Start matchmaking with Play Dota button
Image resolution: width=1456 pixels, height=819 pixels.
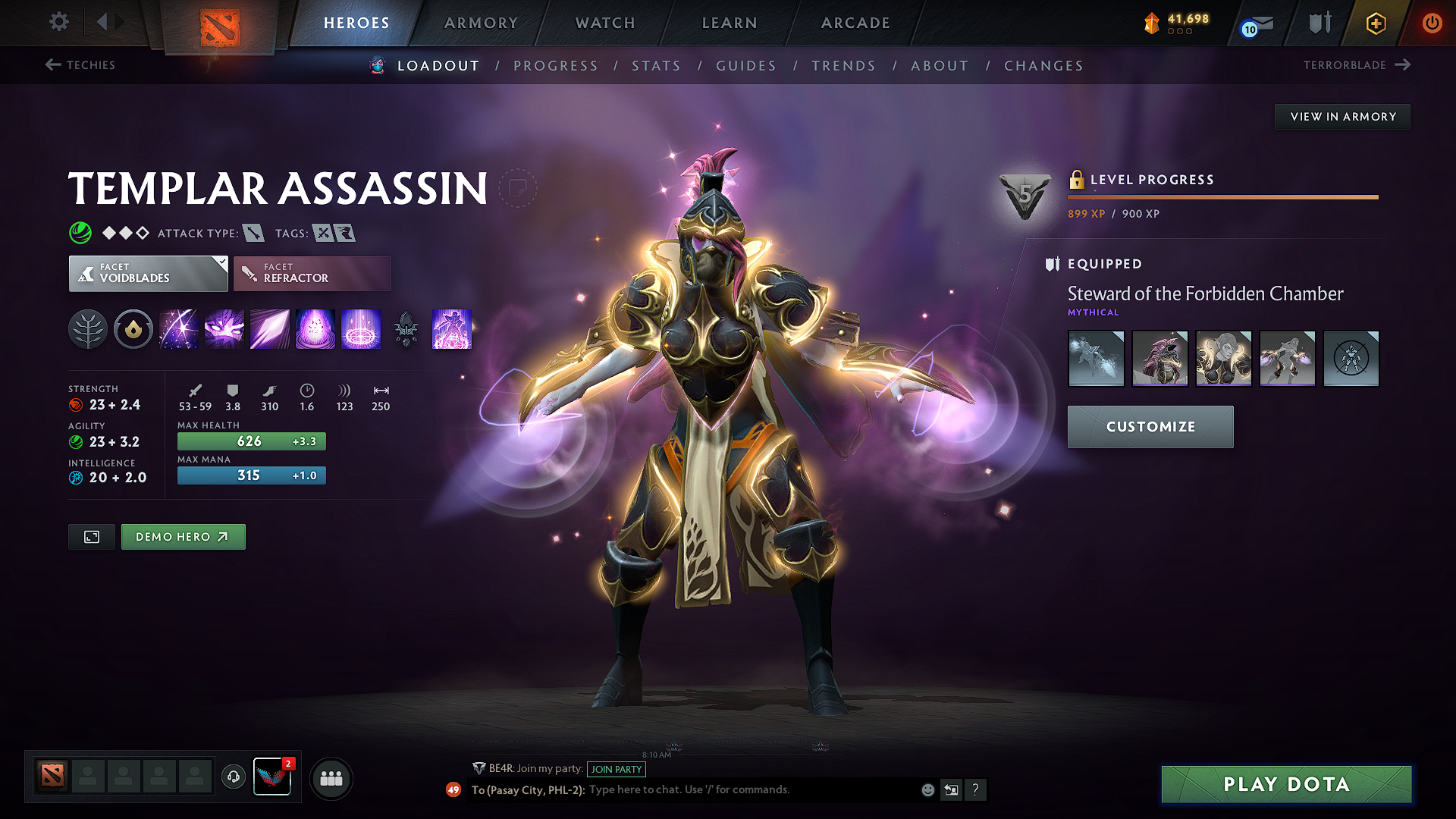click(1286, 784)
